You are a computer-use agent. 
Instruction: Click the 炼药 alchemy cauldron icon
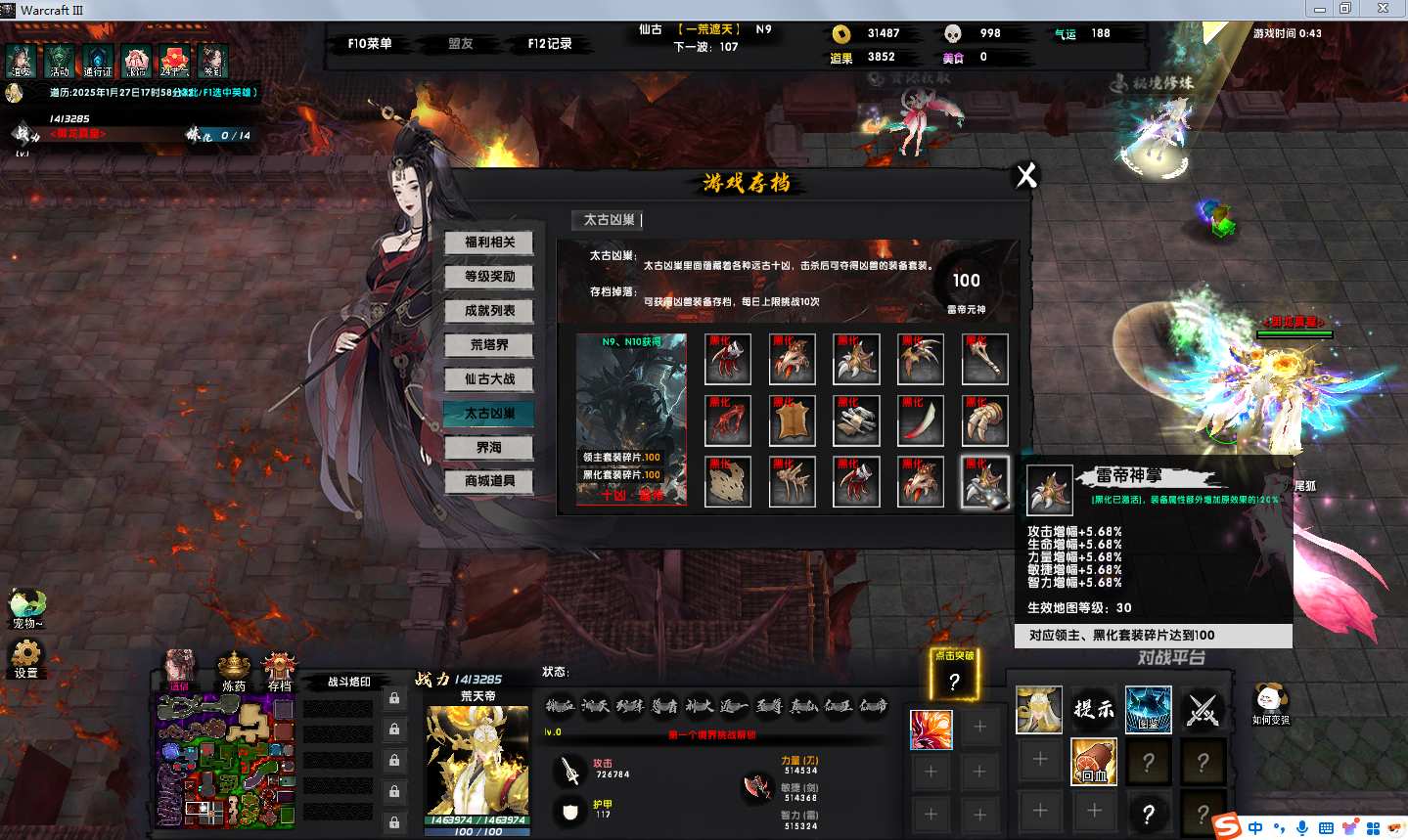pyautogui.click(x=234, y=669)
